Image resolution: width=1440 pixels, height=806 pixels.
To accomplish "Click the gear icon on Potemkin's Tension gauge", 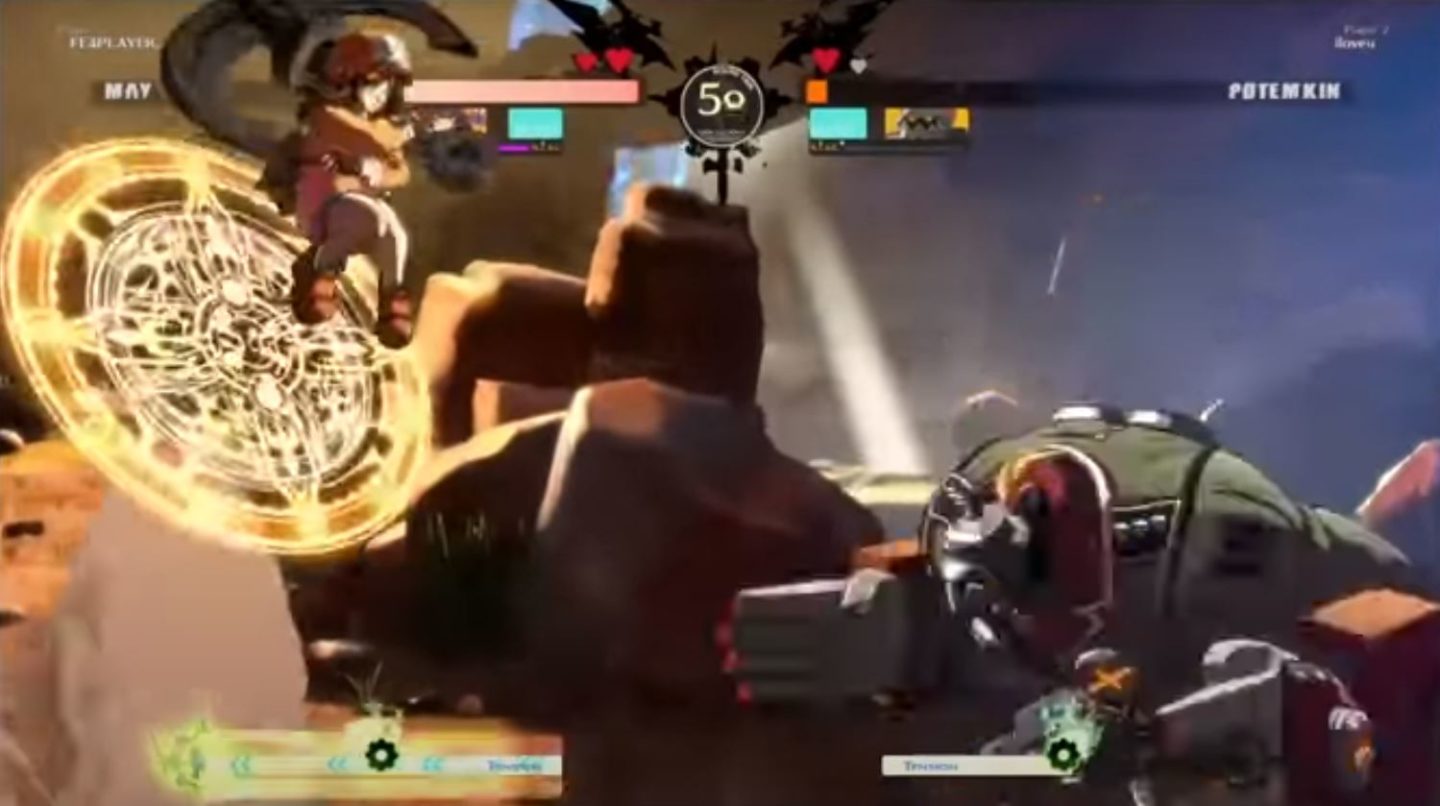I will point(1063,753).
